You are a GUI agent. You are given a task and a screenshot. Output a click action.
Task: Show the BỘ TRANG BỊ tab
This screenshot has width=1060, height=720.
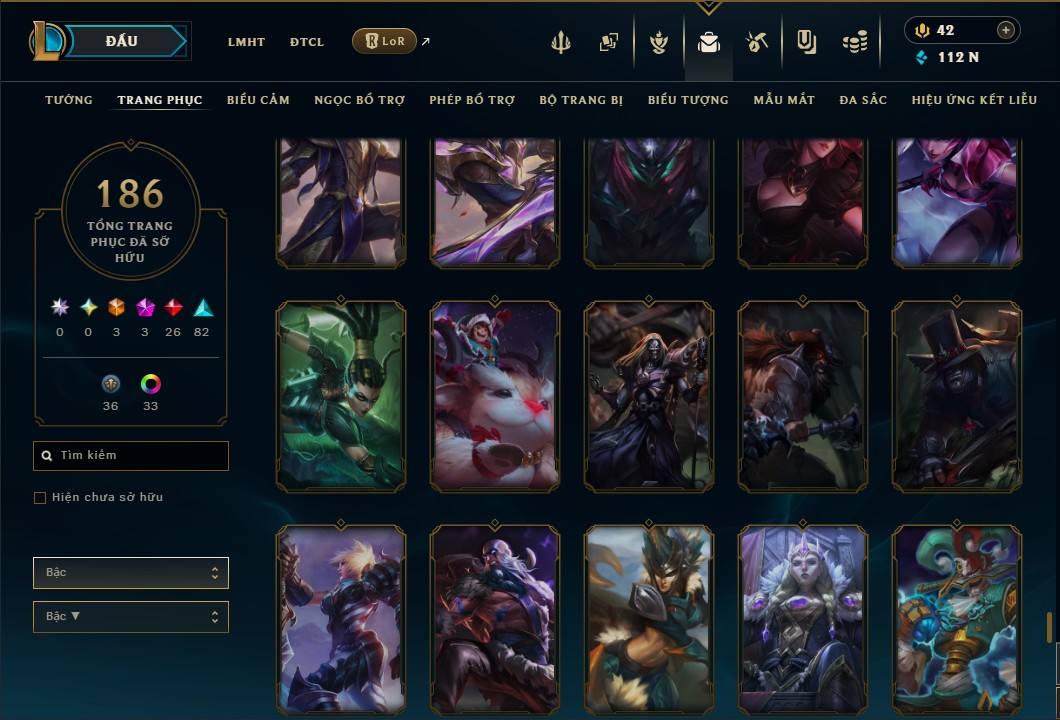581,100
